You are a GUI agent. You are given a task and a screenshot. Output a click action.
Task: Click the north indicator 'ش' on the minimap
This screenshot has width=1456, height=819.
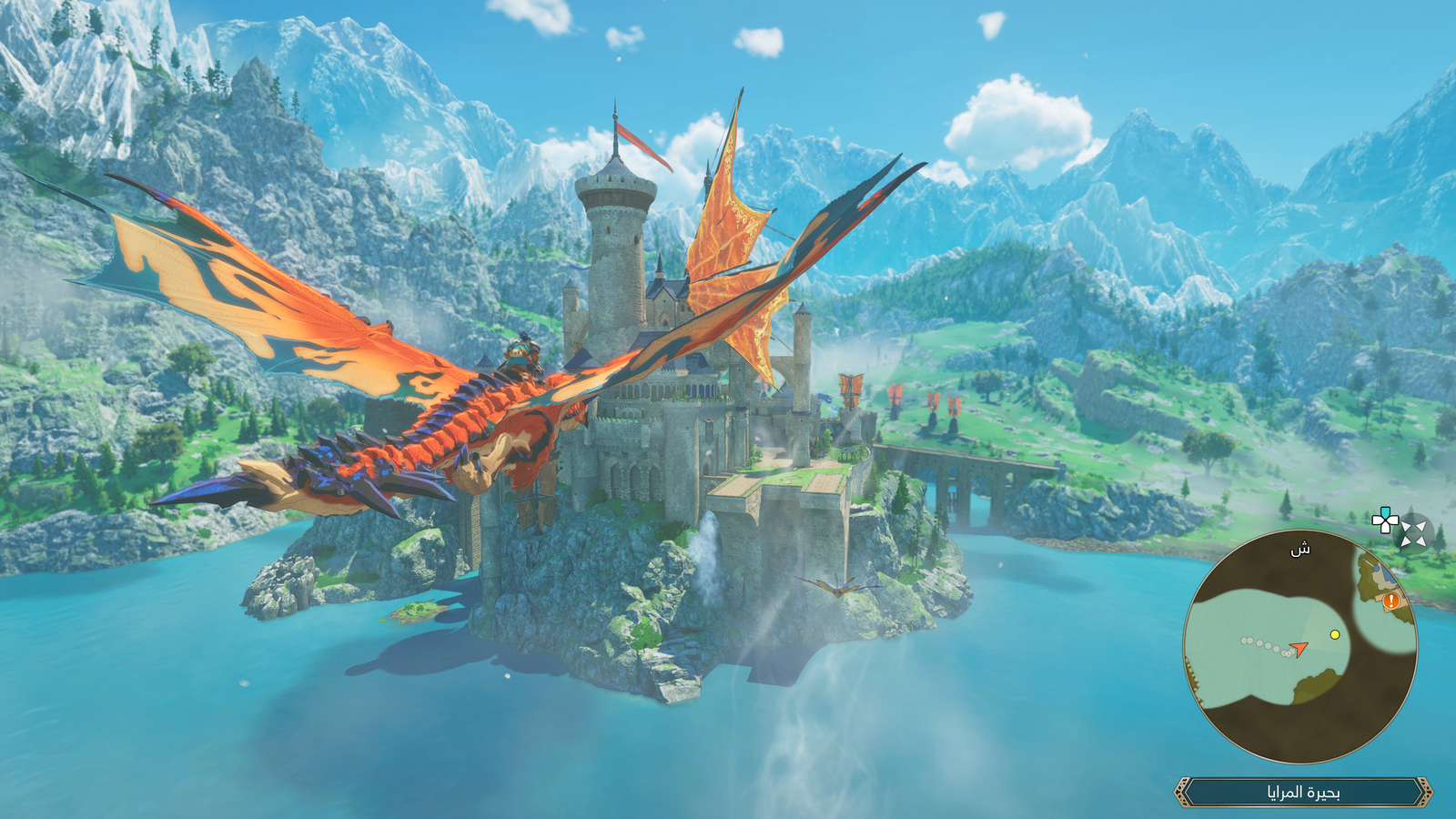point(1300,550)
